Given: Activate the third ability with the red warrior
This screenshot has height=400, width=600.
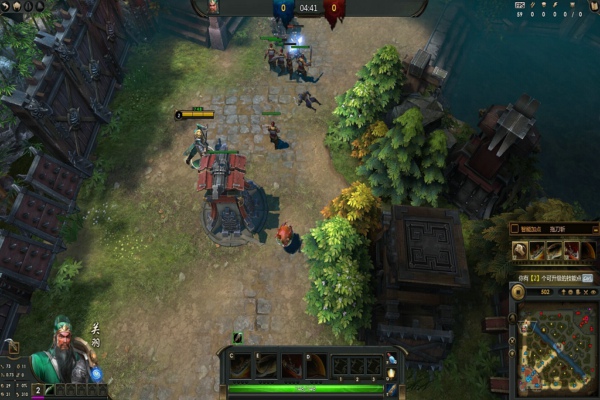Looking at the screenshot, I should (291, 366).
